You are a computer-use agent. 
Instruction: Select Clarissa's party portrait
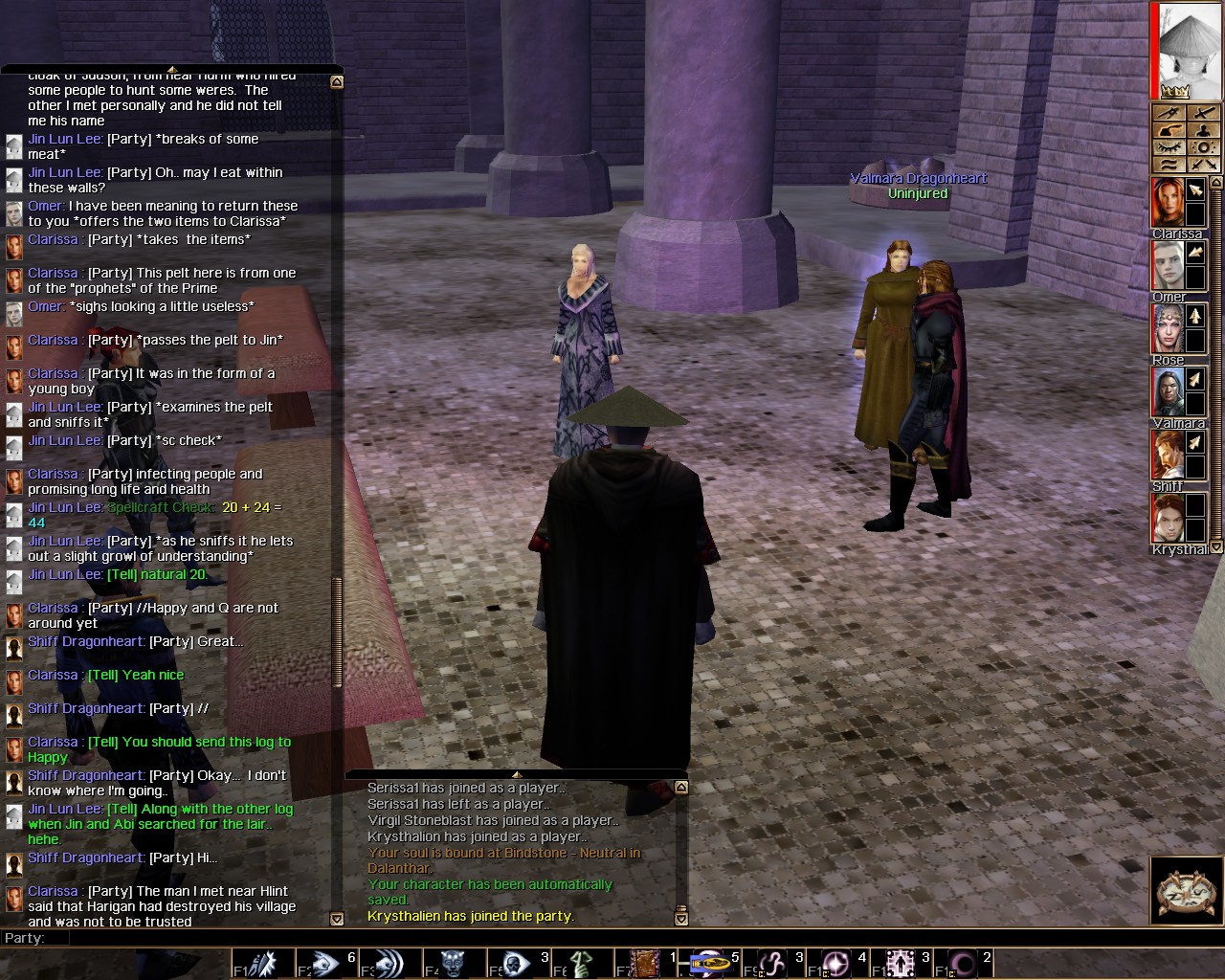(x=1167, y=202)
